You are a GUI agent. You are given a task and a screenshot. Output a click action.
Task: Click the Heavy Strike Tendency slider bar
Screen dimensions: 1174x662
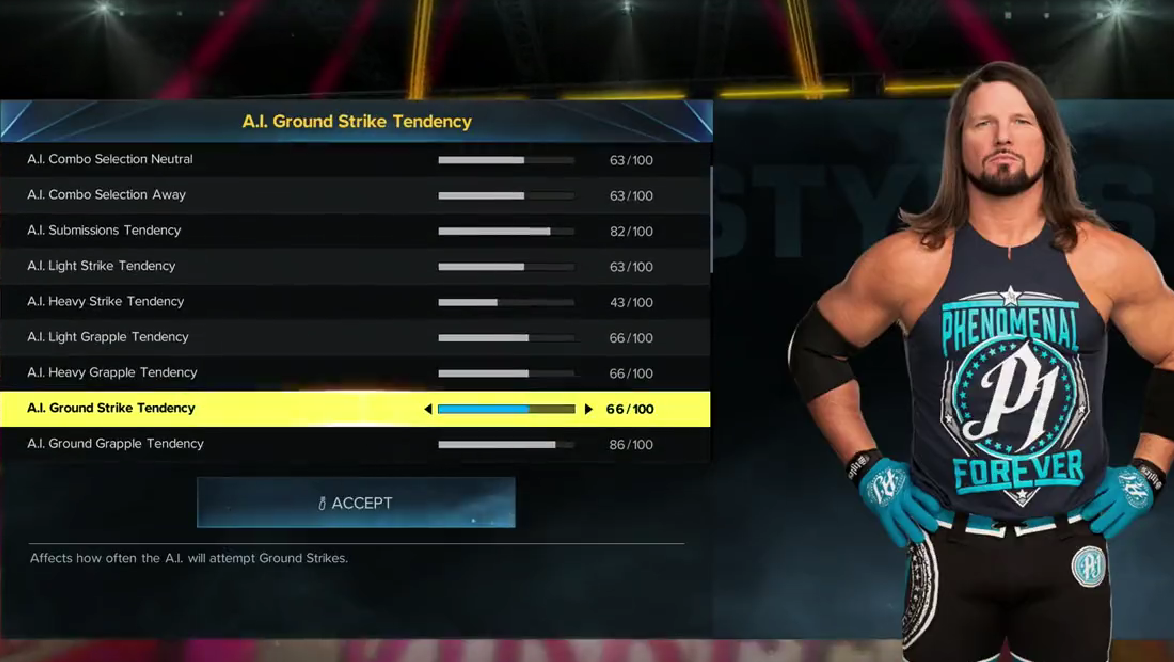[506, 302]
